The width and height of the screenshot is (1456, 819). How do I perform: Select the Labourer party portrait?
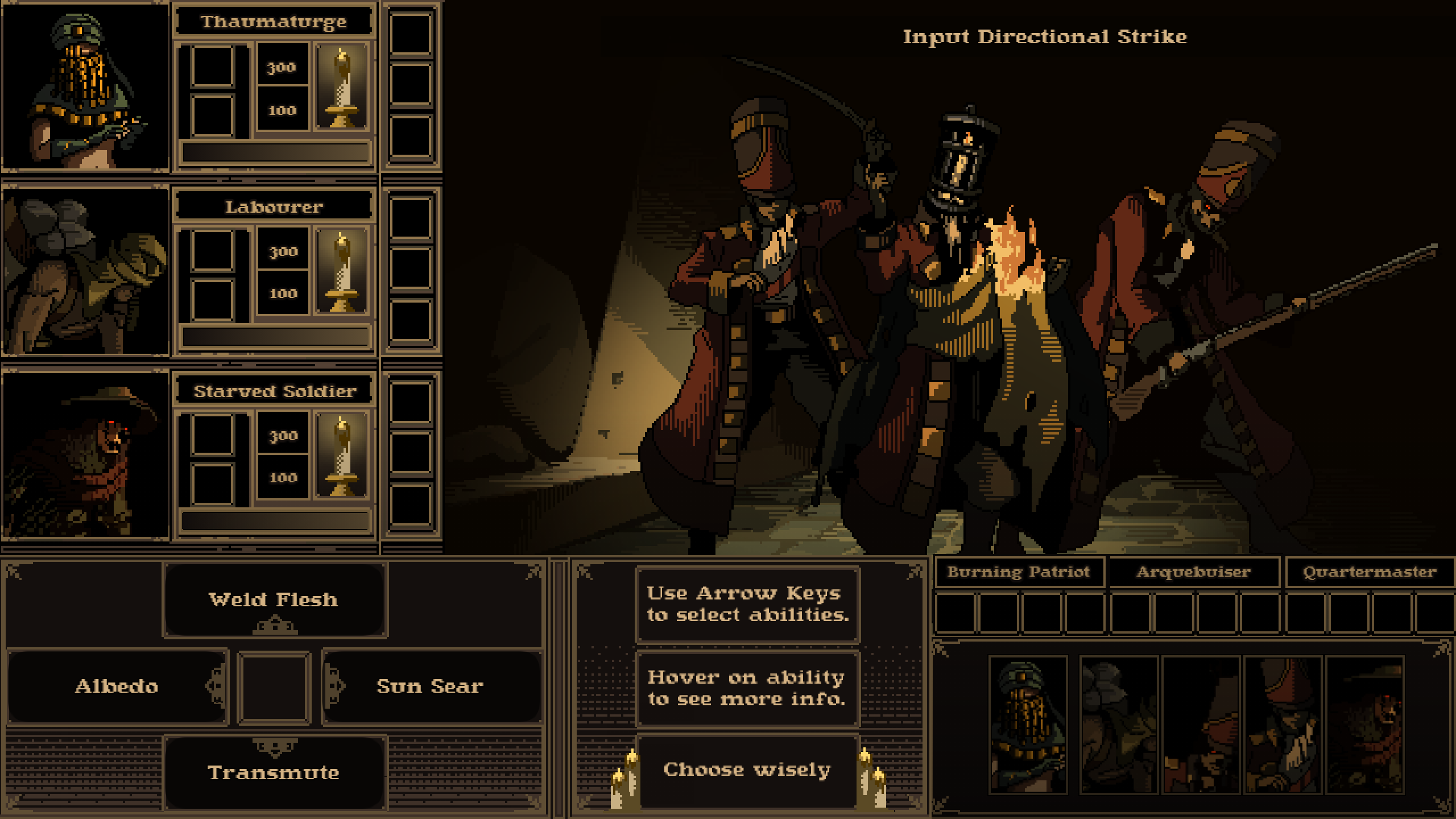(85, 271)
